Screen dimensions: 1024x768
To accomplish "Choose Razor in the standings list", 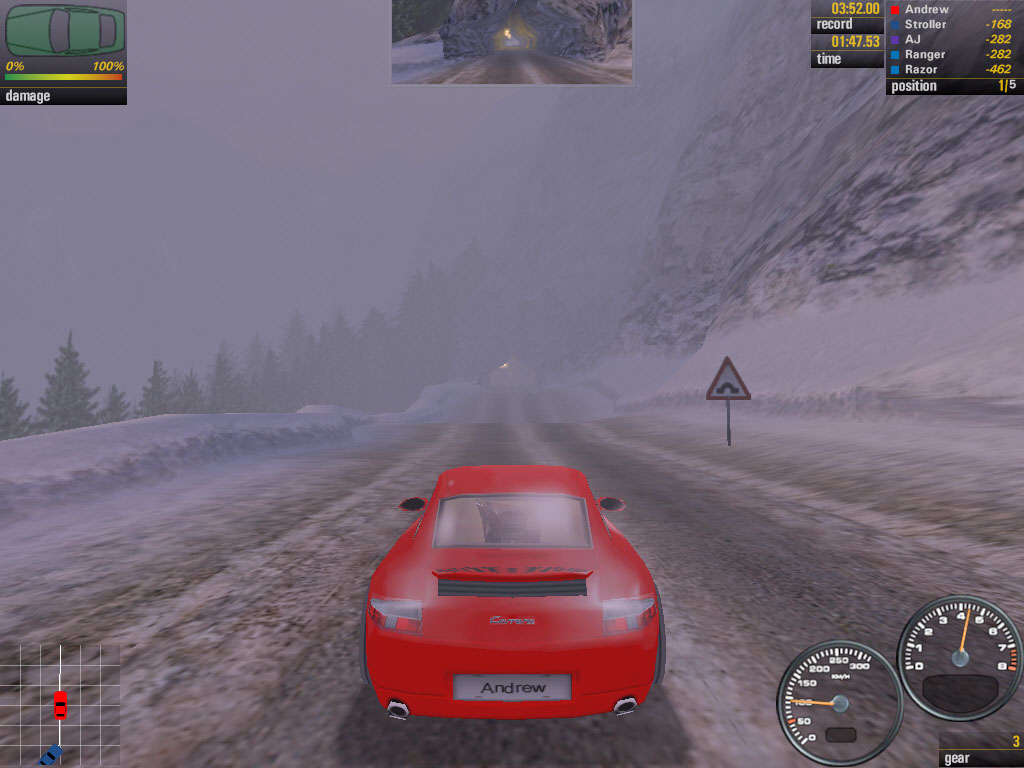I will pyautogui.click(x=921, y=69).
